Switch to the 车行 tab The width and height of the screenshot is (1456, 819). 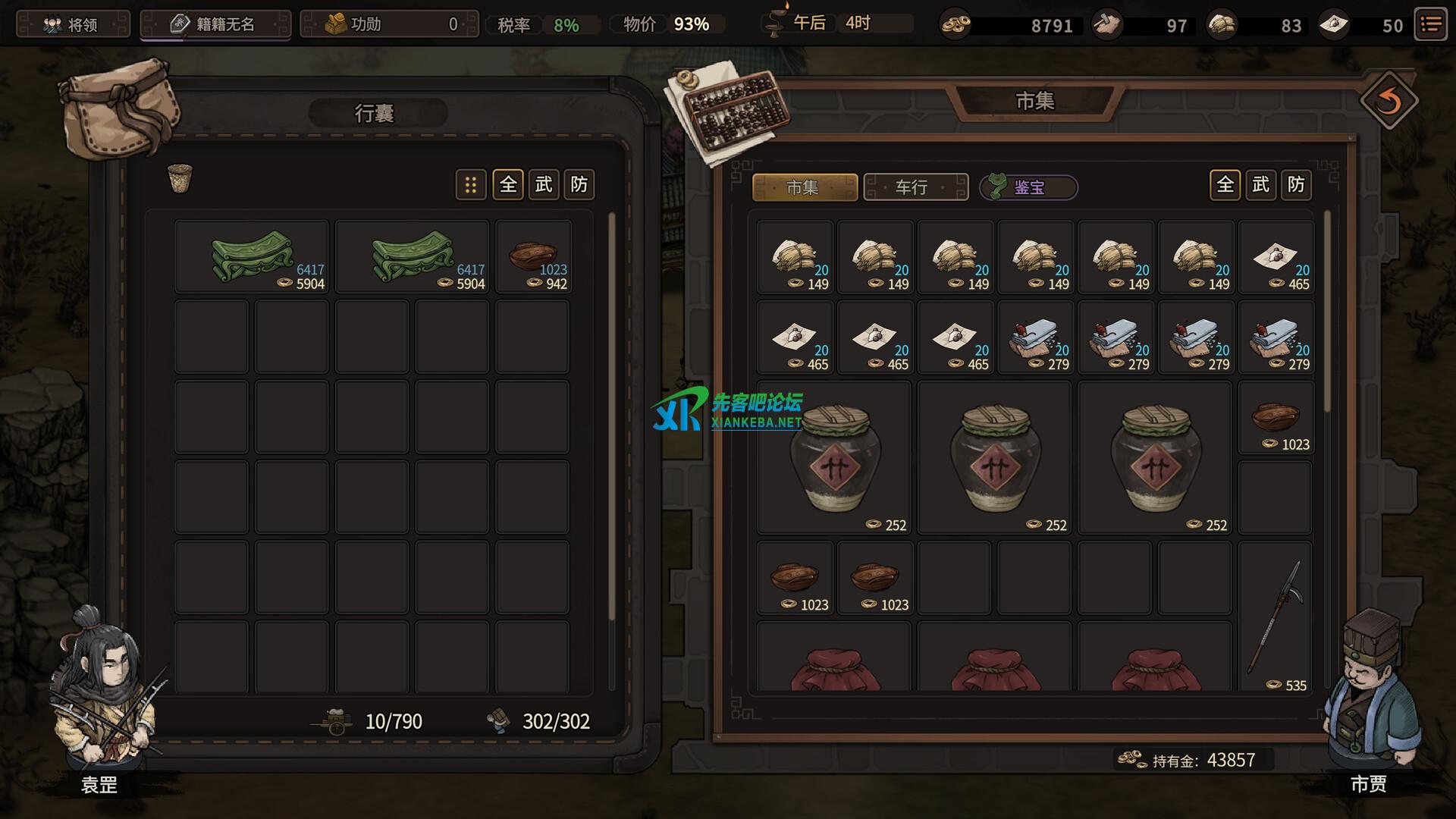[x=915, y=187]
